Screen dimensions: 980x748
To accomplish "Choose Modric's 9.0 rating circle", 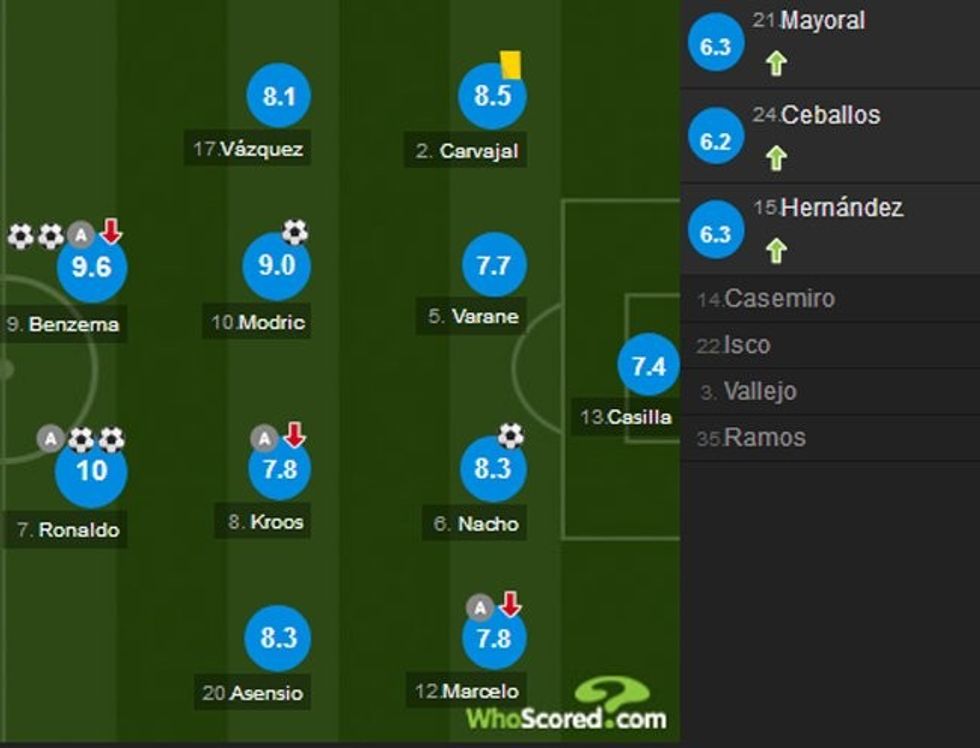I will (x=277, y=266).
